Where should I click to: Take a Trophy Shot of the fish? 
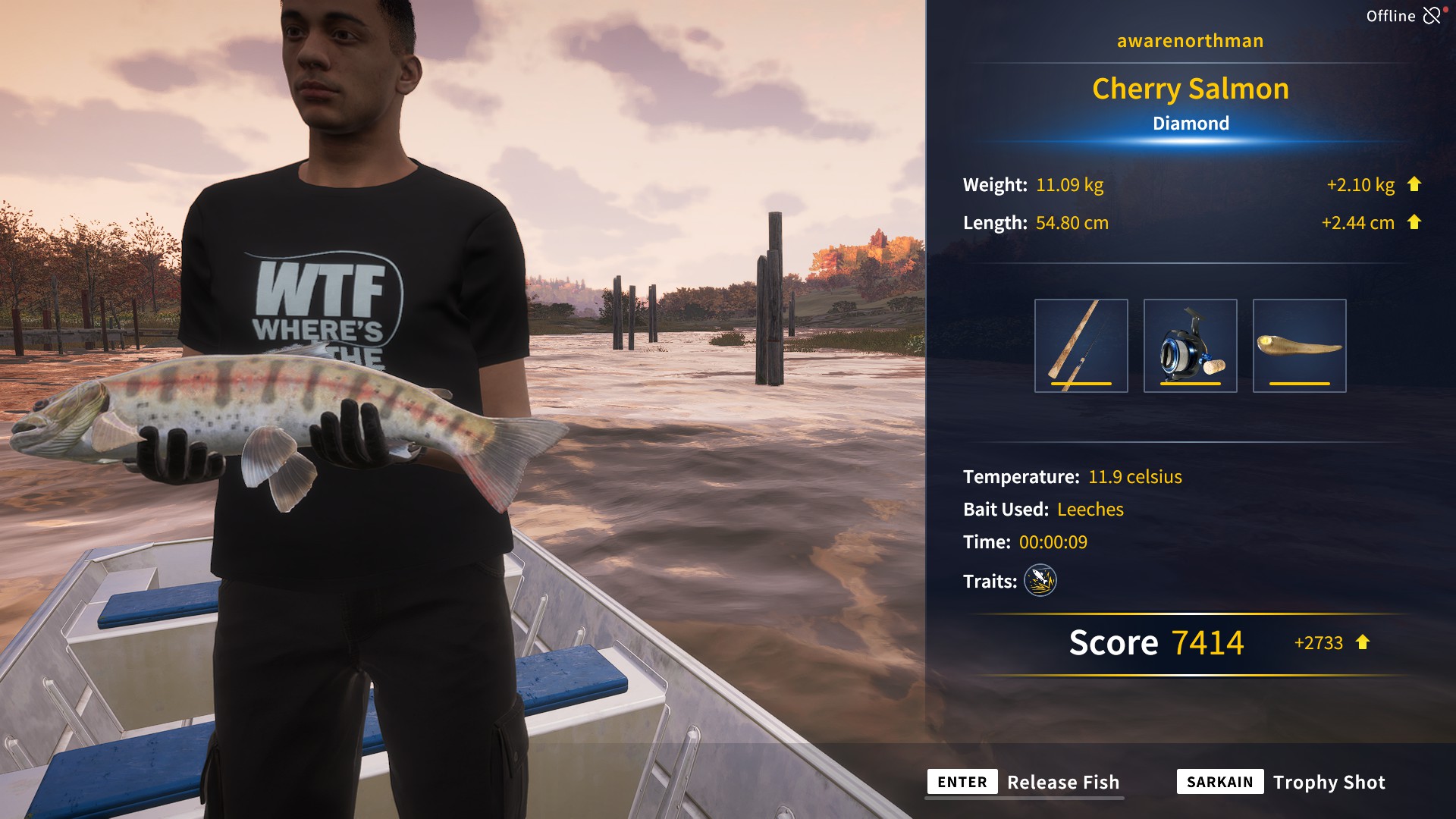click(1282, 782)
